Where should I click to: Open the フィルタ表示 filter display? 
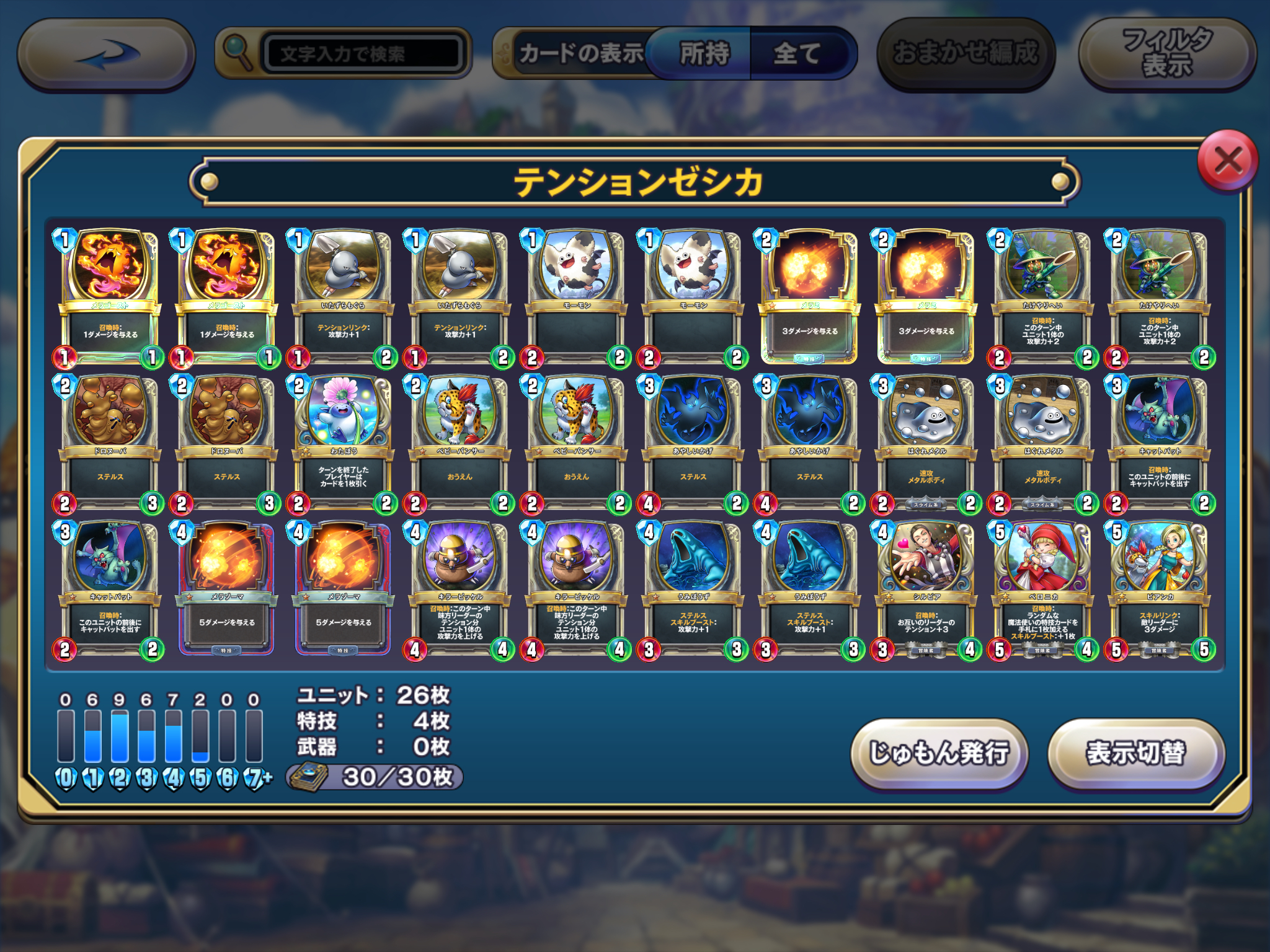[x=1167, y=54]
